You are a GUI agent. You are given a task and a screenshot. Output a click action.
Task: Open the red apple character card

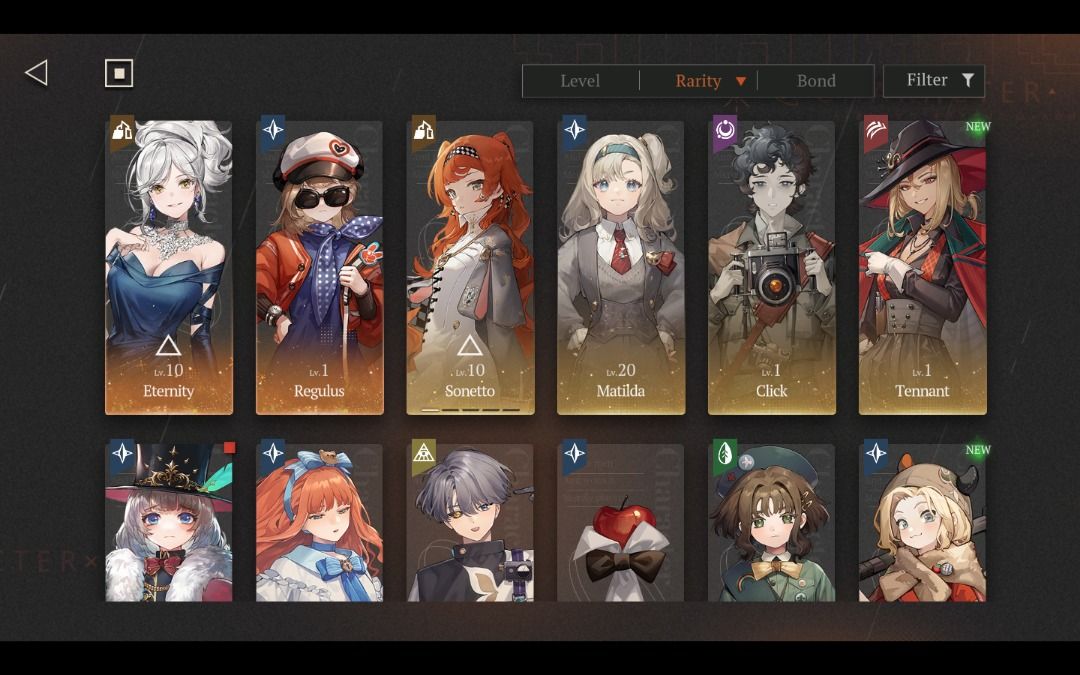click(621, 522)
